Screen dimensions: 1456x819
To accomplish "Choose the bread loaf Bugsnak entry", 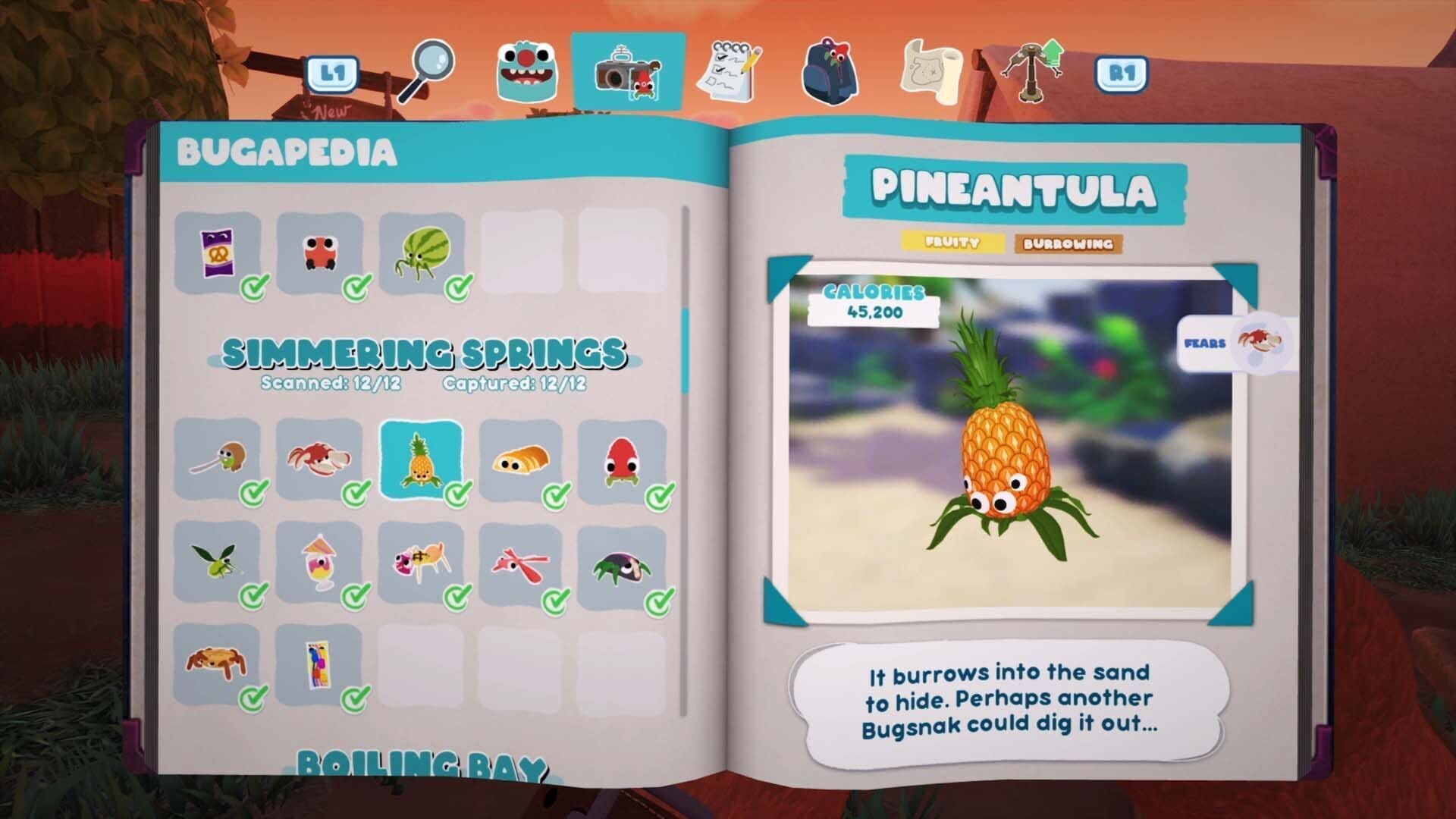I will click(521, 460).
